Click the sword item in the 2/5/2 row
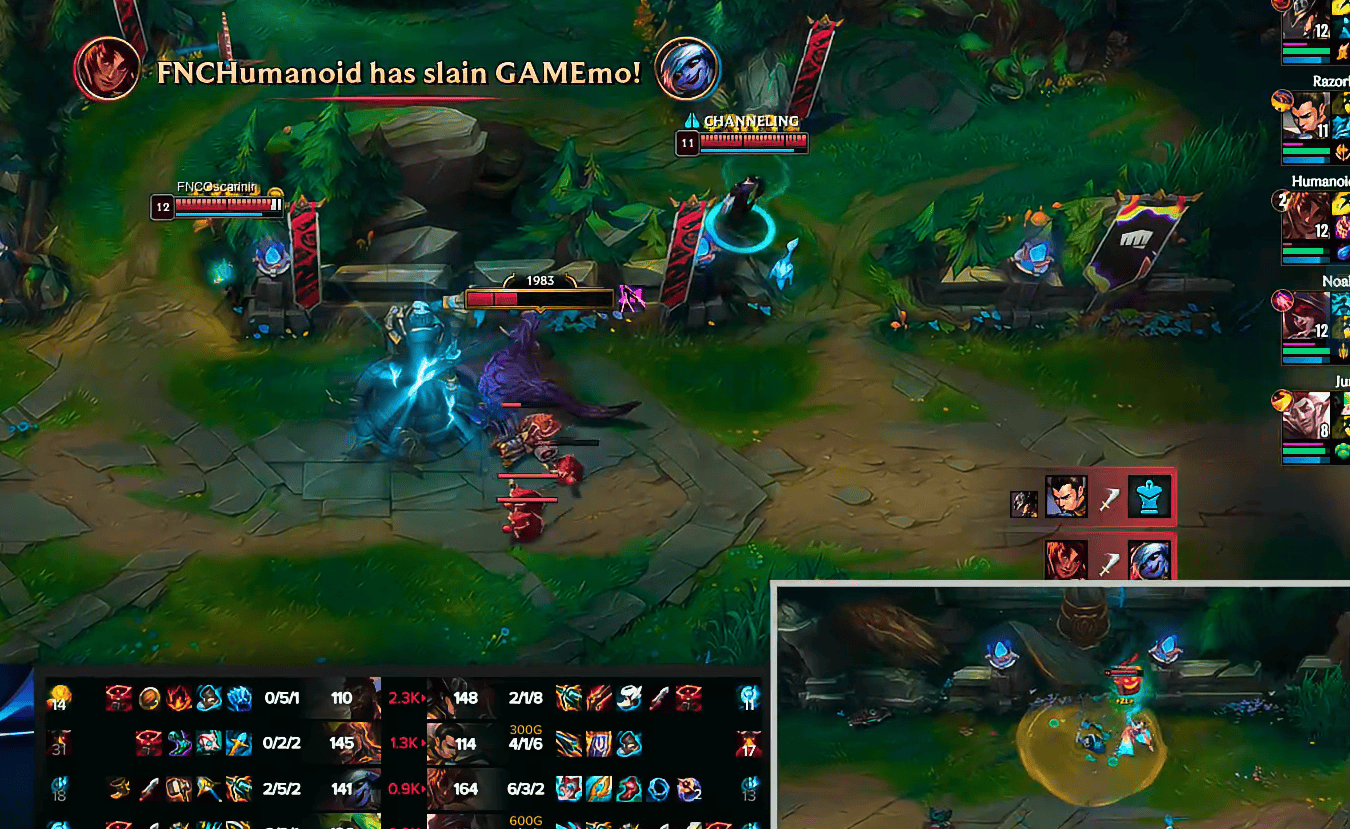 click(x=148, y=789)
